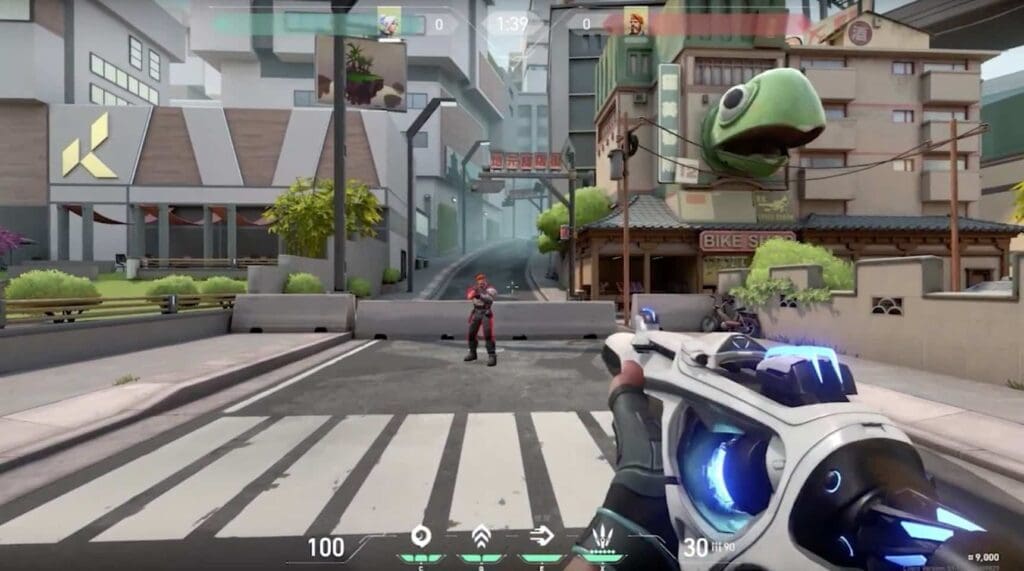Viewport: 1024px width, 571px height.
Task: Use the Tailwind dash arrow ability
Action: click(x=541, y=535)
